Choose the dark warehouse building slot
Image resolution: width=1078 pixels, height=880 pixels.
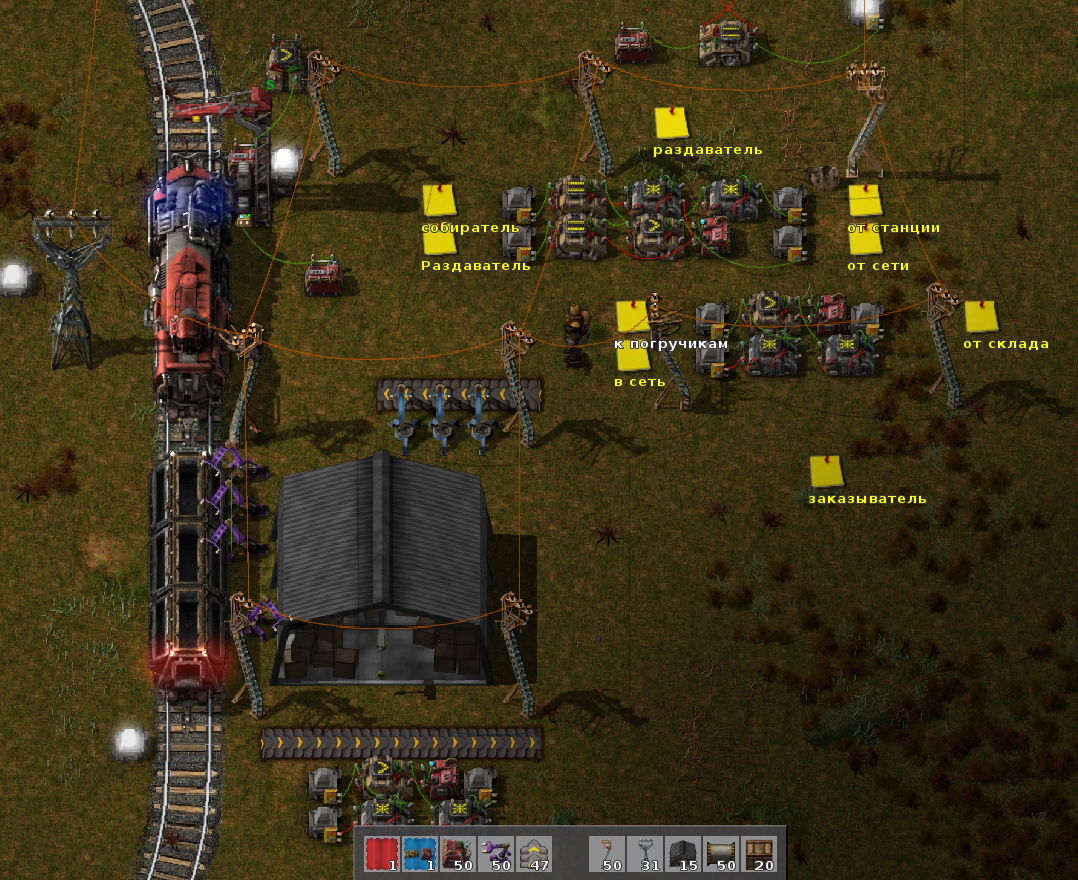tap(683, 854)
